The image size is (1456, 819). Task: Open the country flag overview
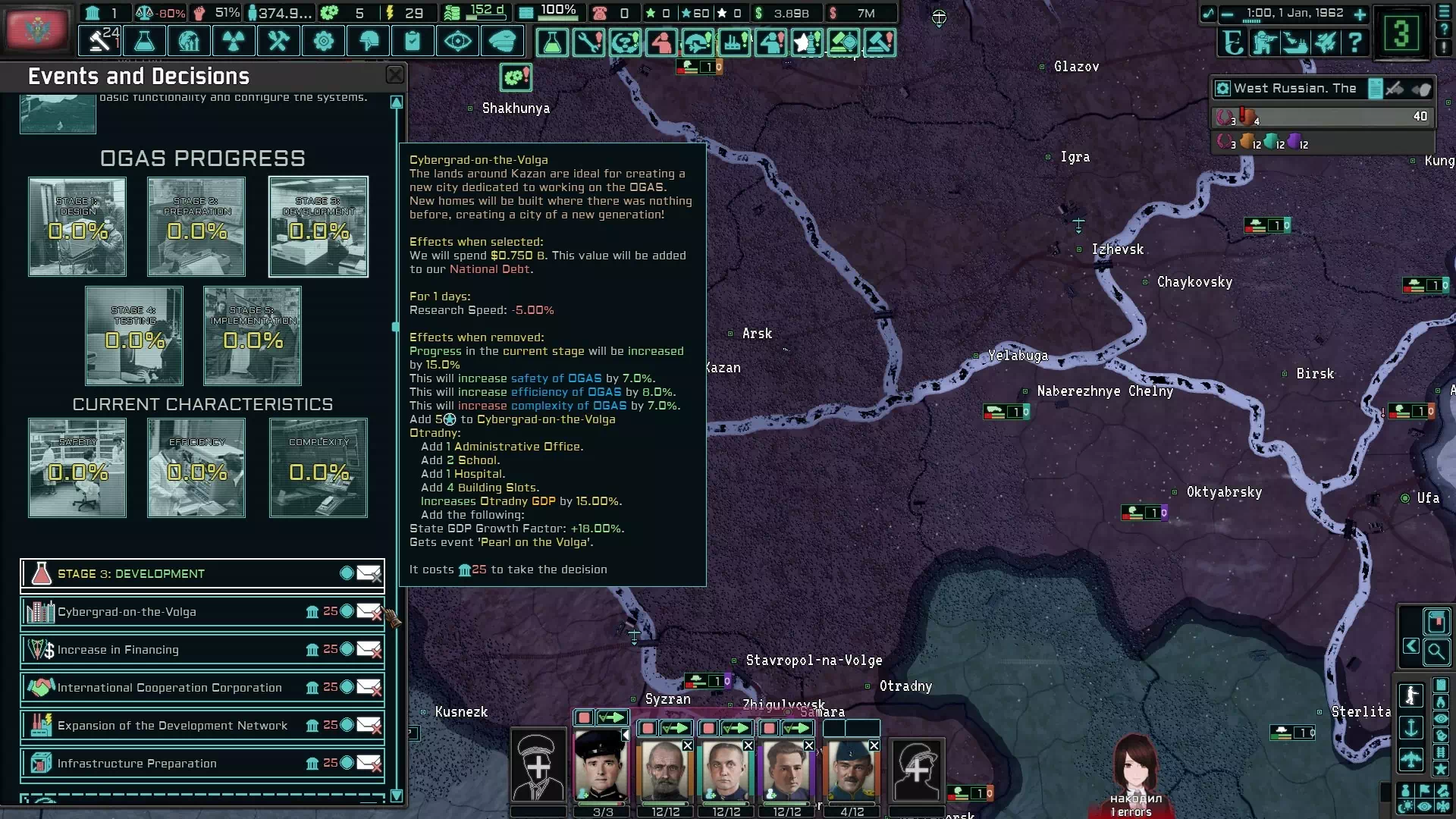(36, 29)
